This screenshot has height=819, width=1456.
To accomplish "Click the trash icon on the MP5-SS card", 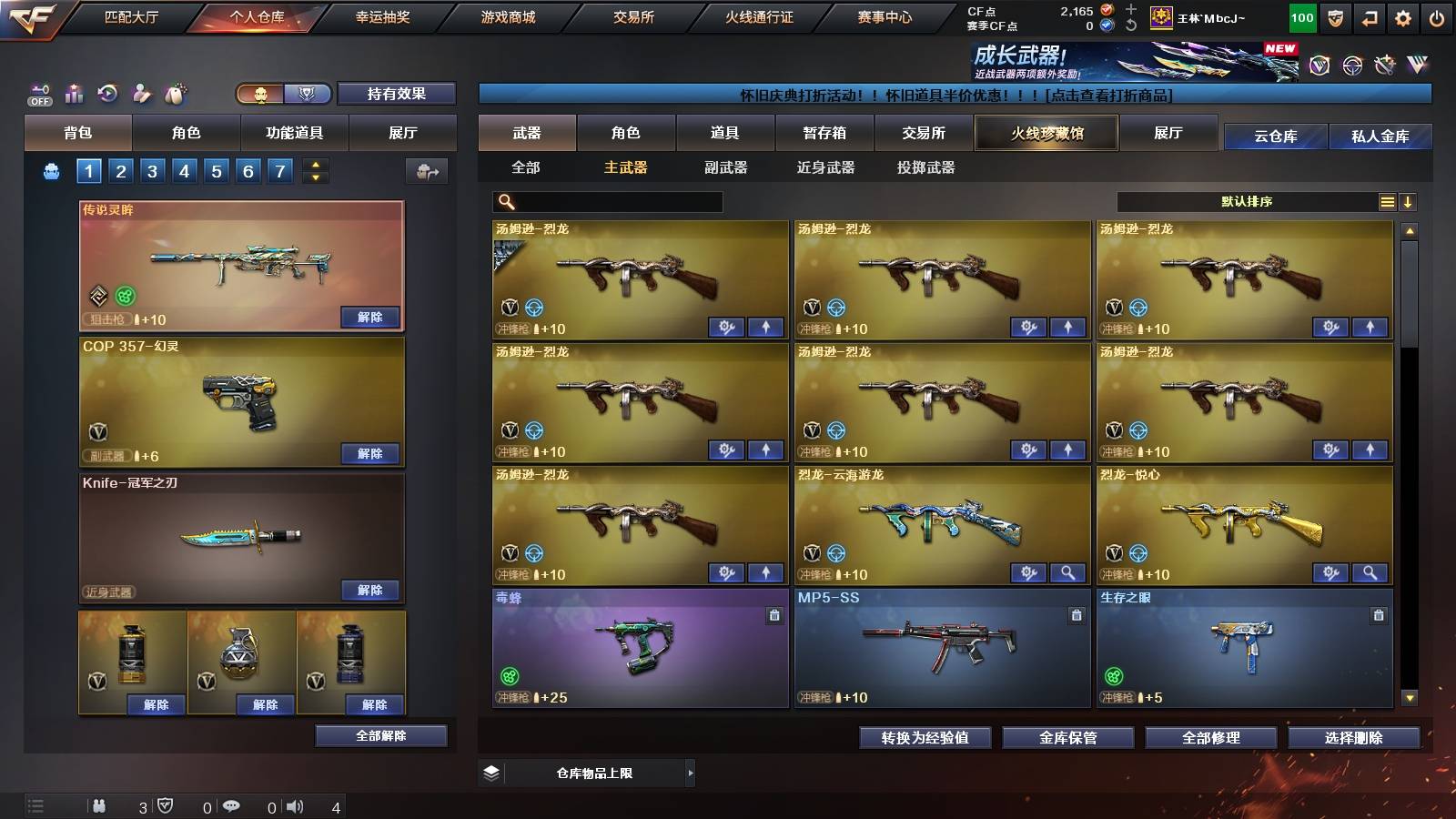I will click(x=1075, y=614).
